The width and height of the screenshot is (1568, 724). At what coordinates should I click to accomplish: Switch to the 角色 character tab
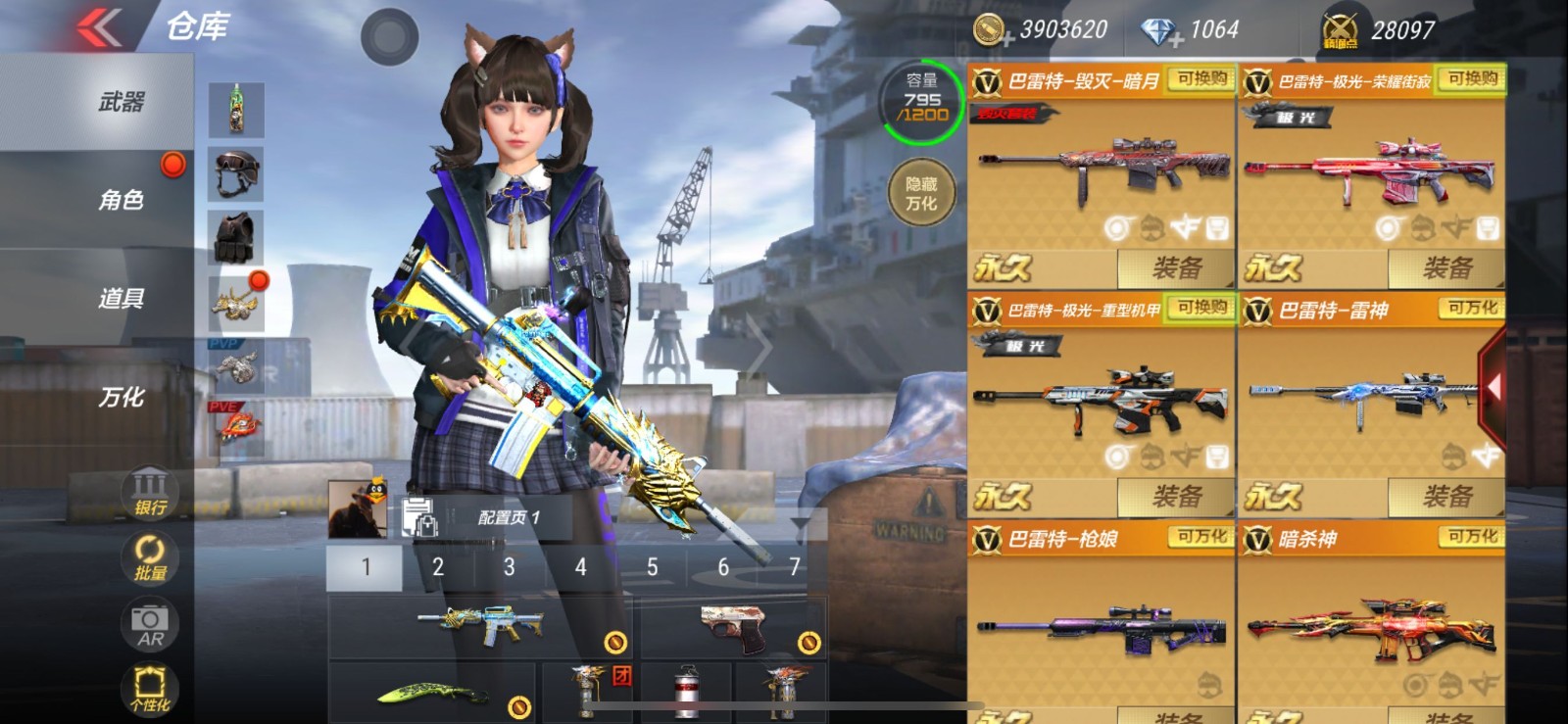tap(118, 200)
